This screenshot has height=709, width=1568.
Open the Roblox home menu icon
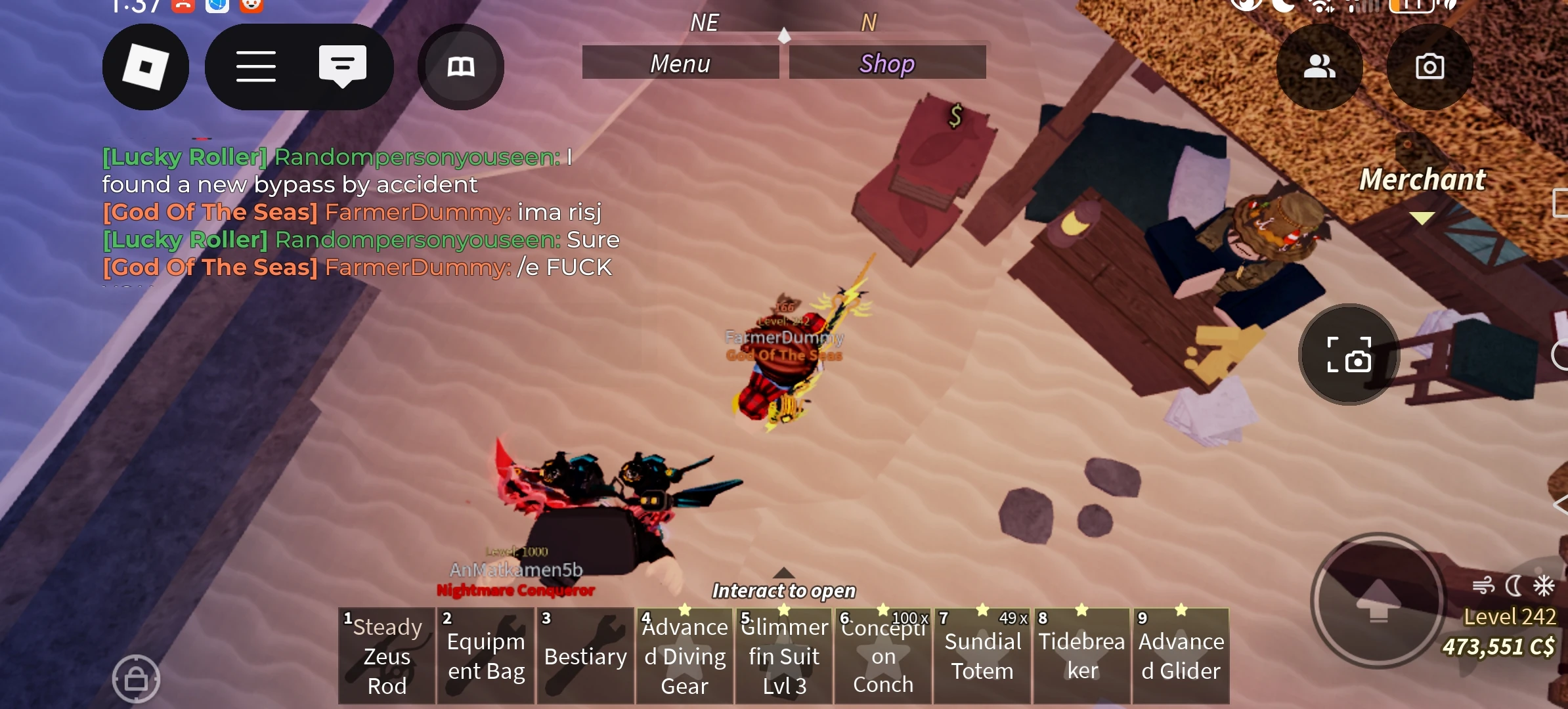146,66
